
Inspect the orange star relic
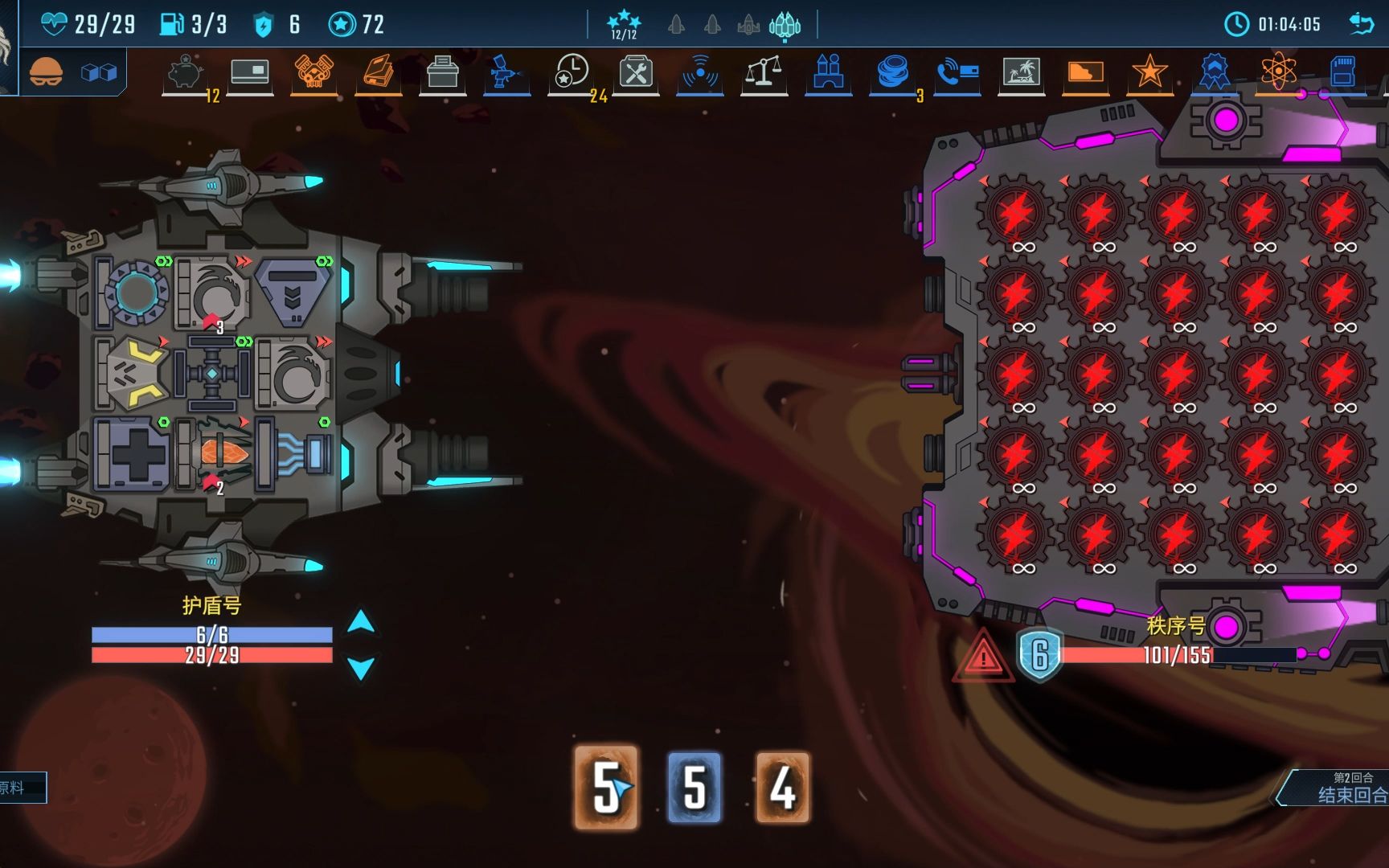click(x=1149, y=73)
